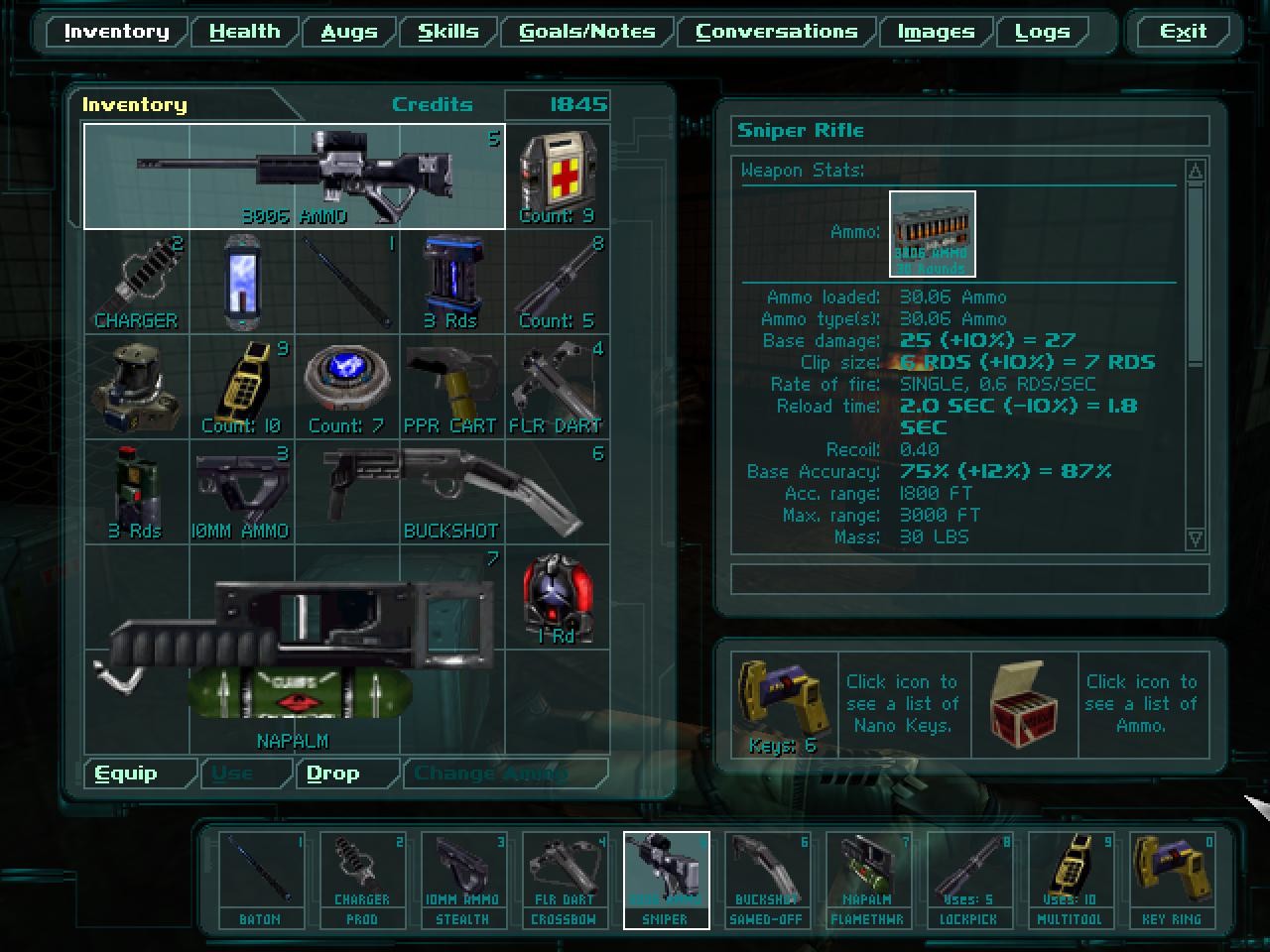This screenshot has width=1270, height=952.
Task: Switch to the Health tab
Action: [243, 31]
